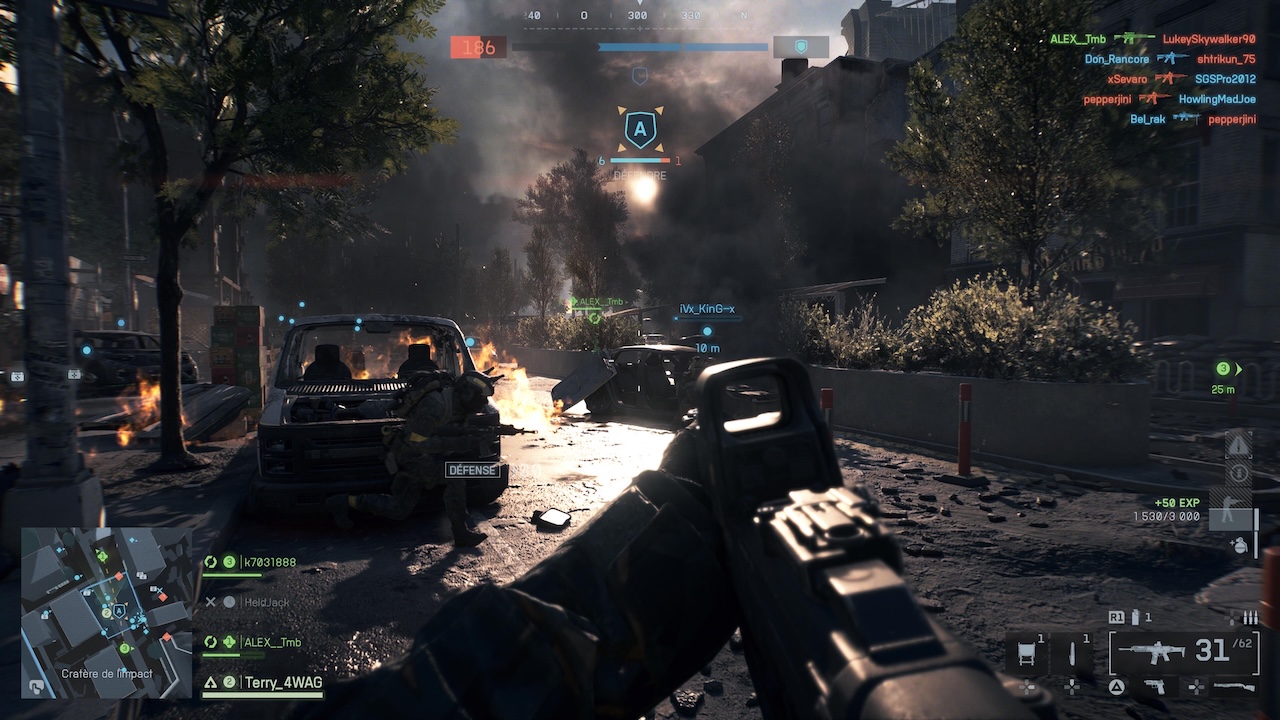This screenshot has width=1280, height=720.
Task: Select squad member HeldJack
Action: click(264, 602)
